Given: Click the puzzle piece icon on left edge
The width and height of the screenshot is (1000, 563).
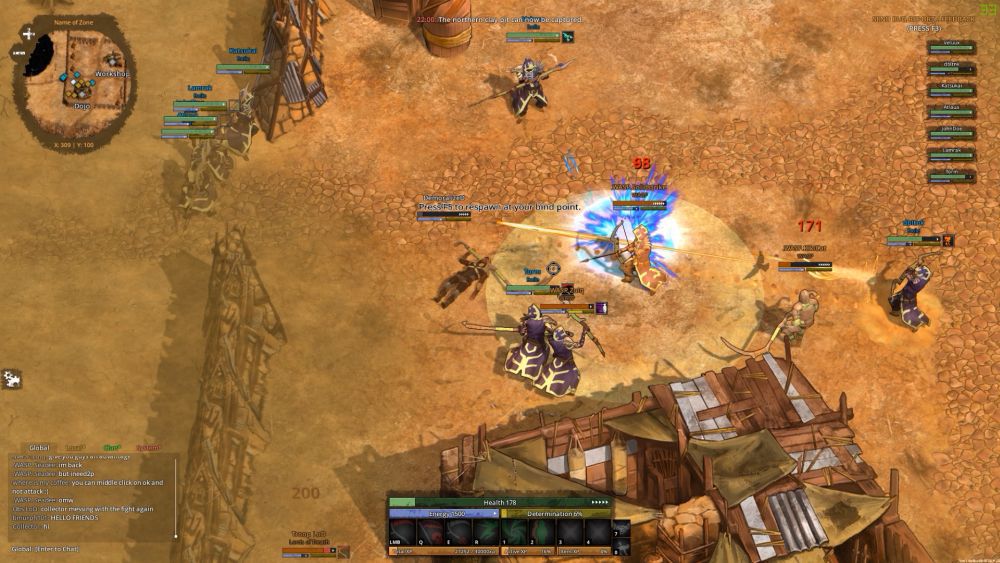Looking at the screenshot, I should pyautogui.click(x=12, y=379).
